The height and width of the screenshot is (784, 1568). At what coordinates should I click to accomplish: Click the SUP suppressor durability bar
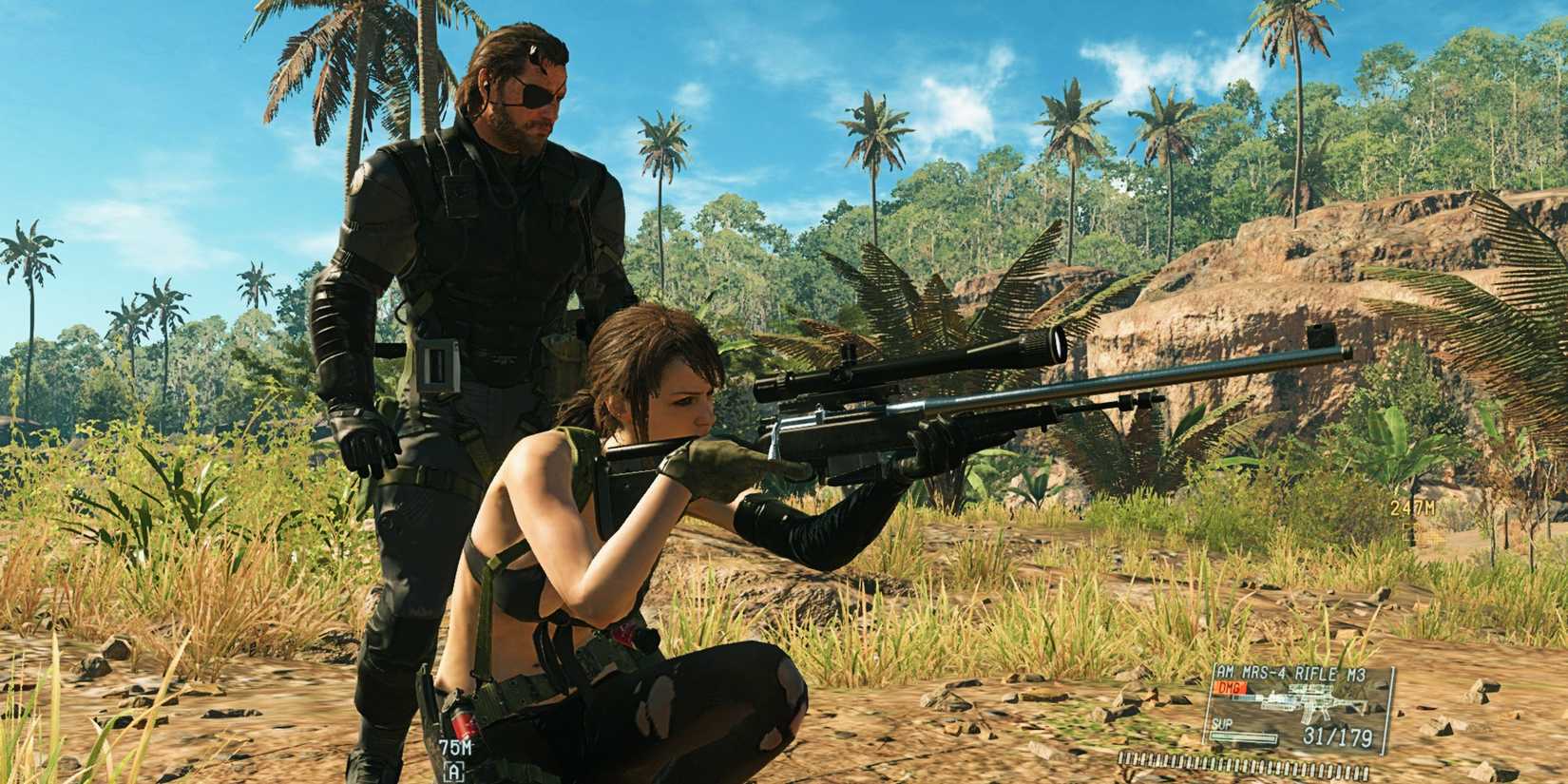tap(1243, 737)
